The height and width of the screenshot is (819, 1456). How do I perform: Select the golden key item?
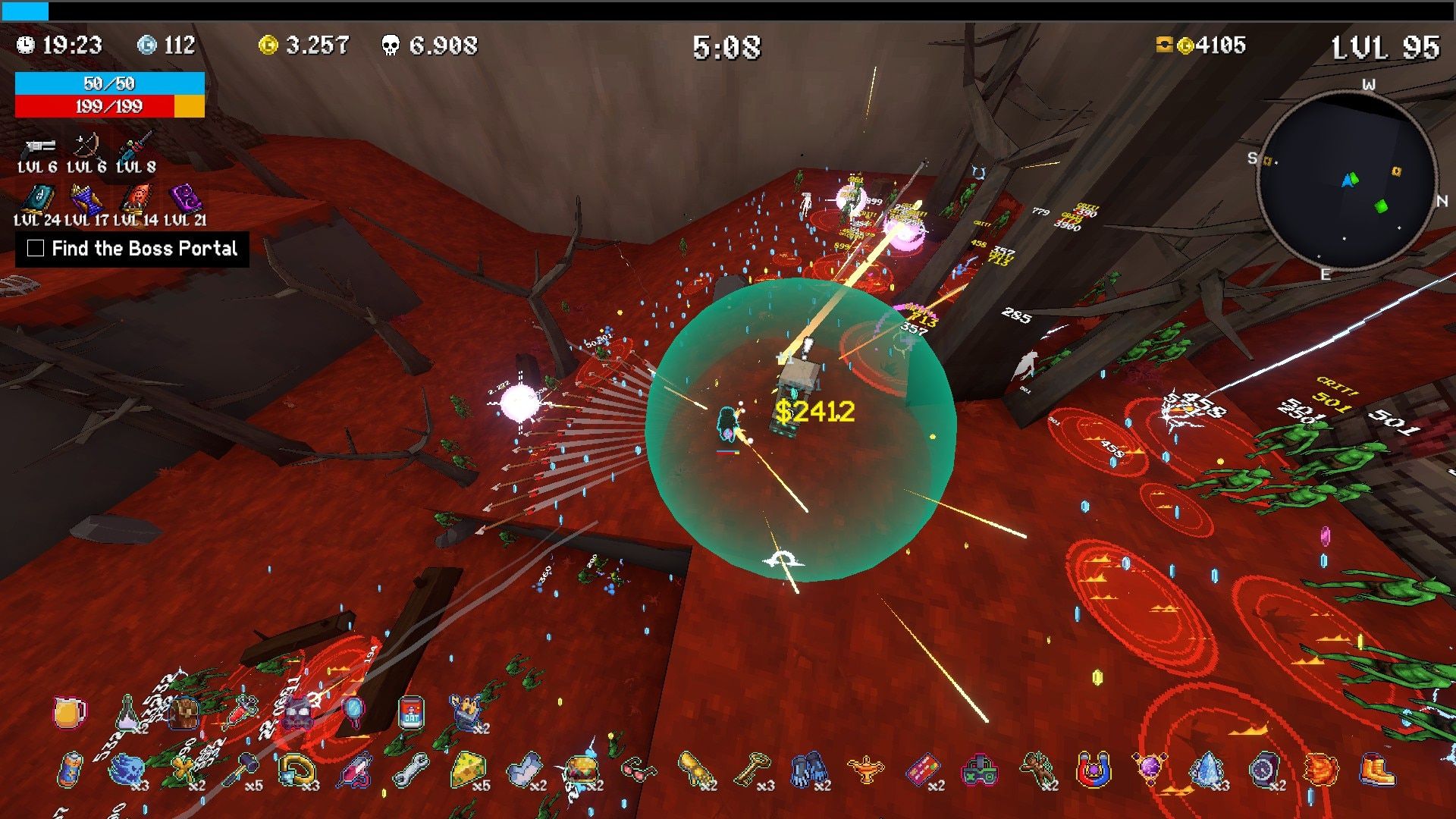pyautogui.click(x=751, y=770)
